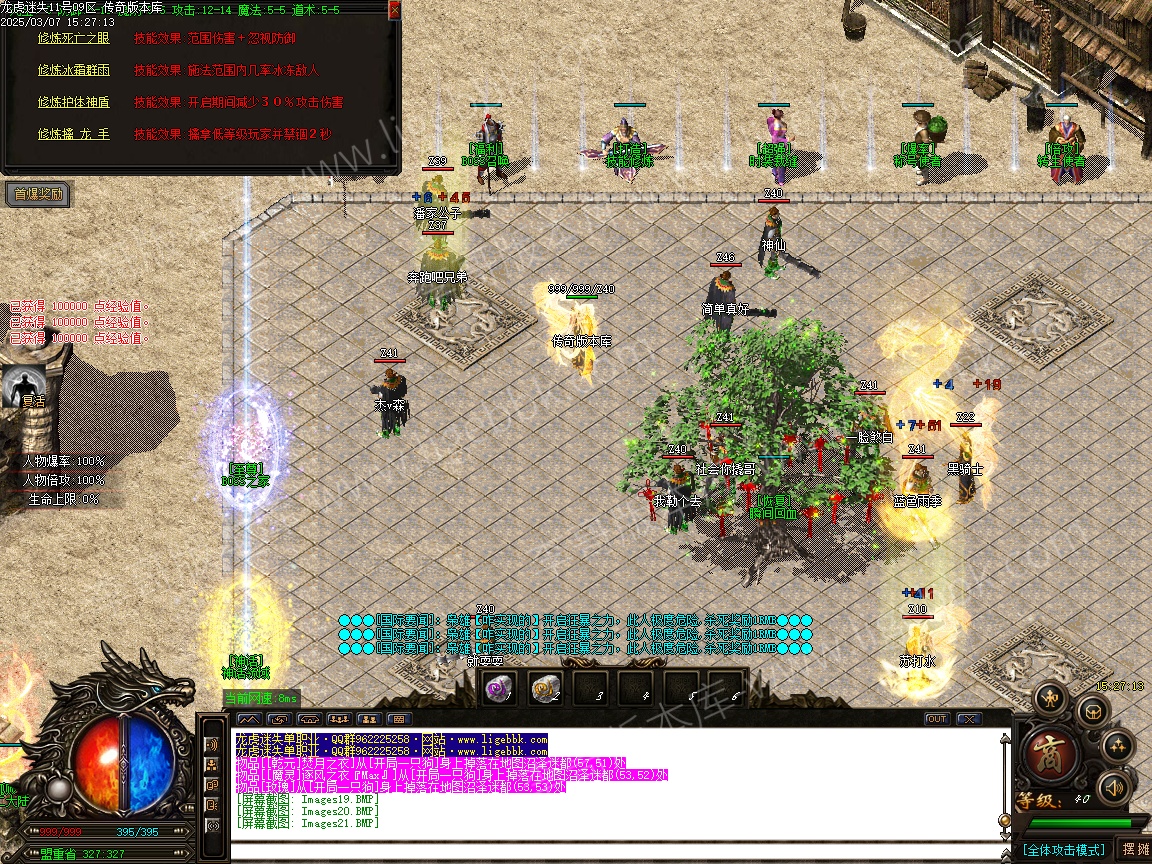Toggle the speaker sound button
The width and height of the screenshot is (1152, 864).
[x=1112, y=789]
